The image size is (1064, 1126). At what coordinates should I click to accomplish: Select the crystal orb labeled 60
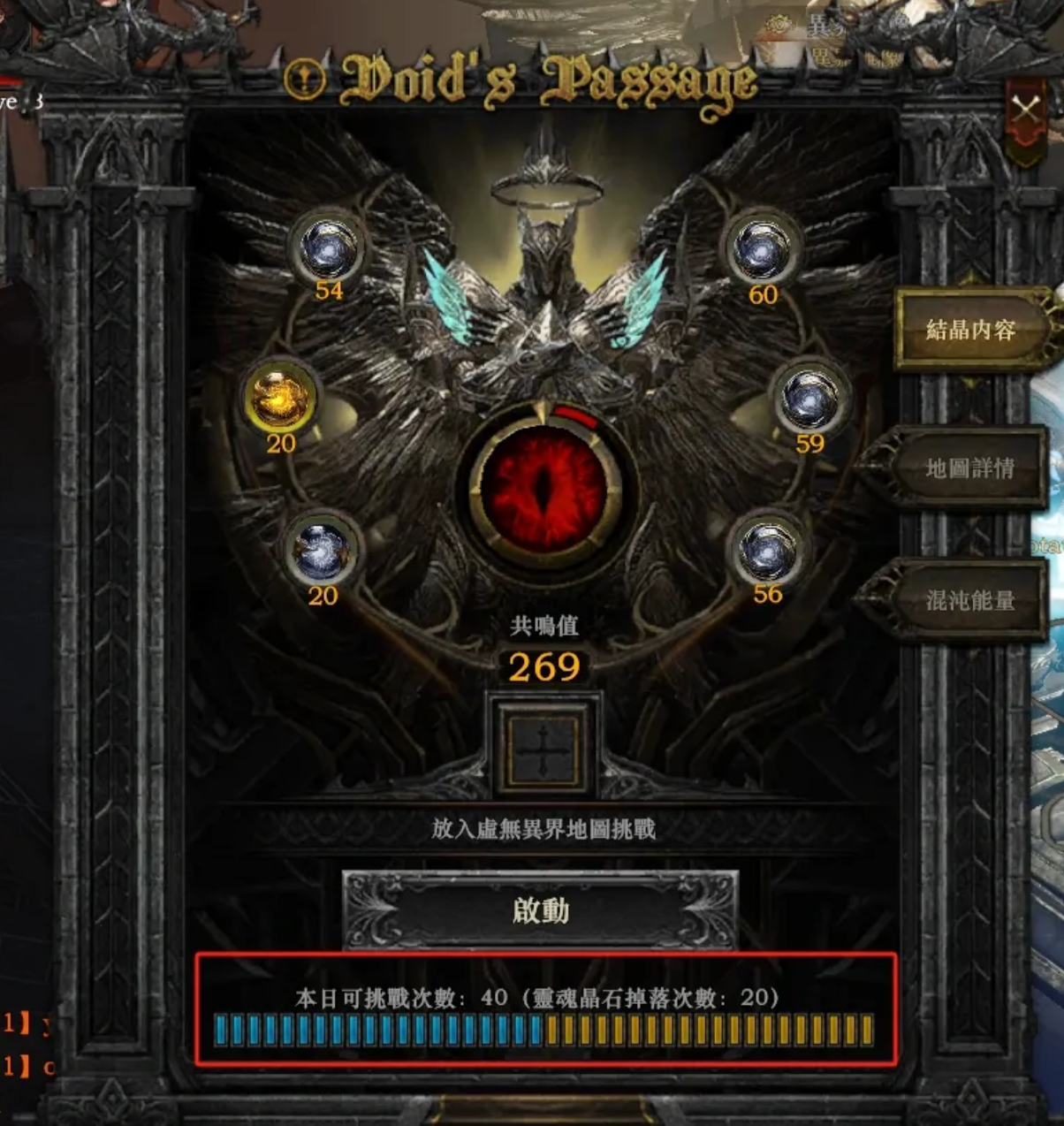click(x=762, y=251)
